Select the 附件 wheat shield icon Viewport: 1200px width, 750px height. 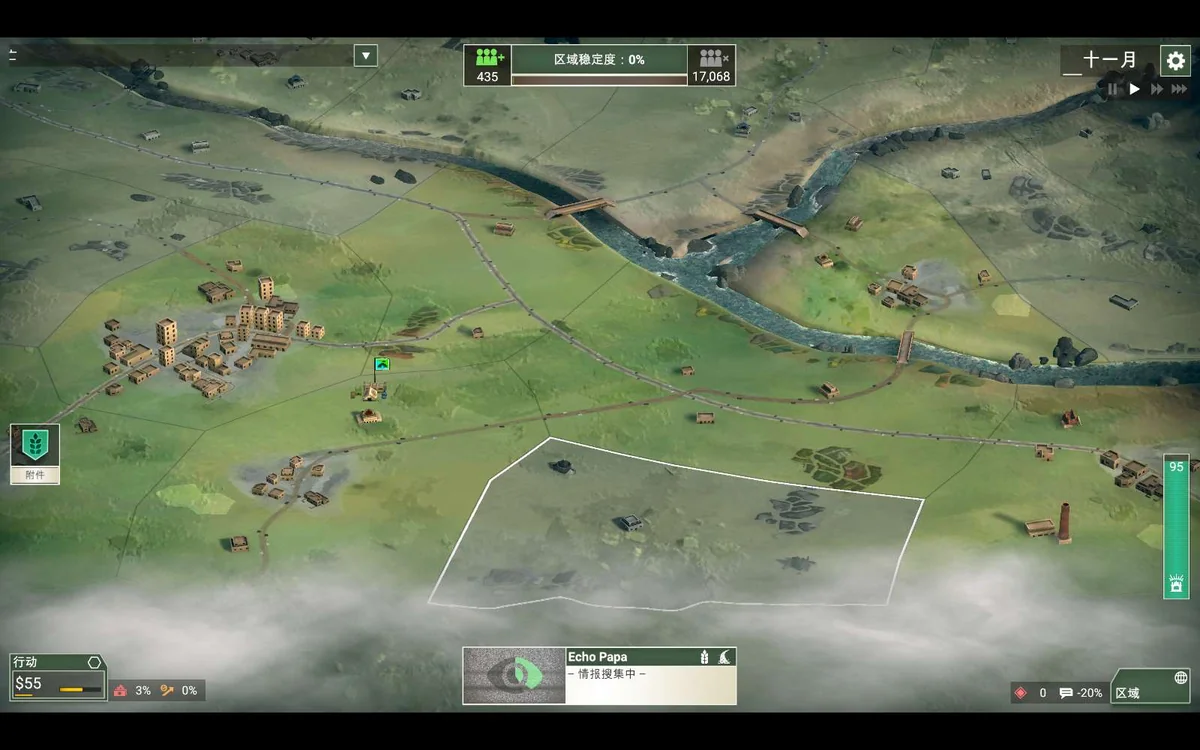click(35, 447)
